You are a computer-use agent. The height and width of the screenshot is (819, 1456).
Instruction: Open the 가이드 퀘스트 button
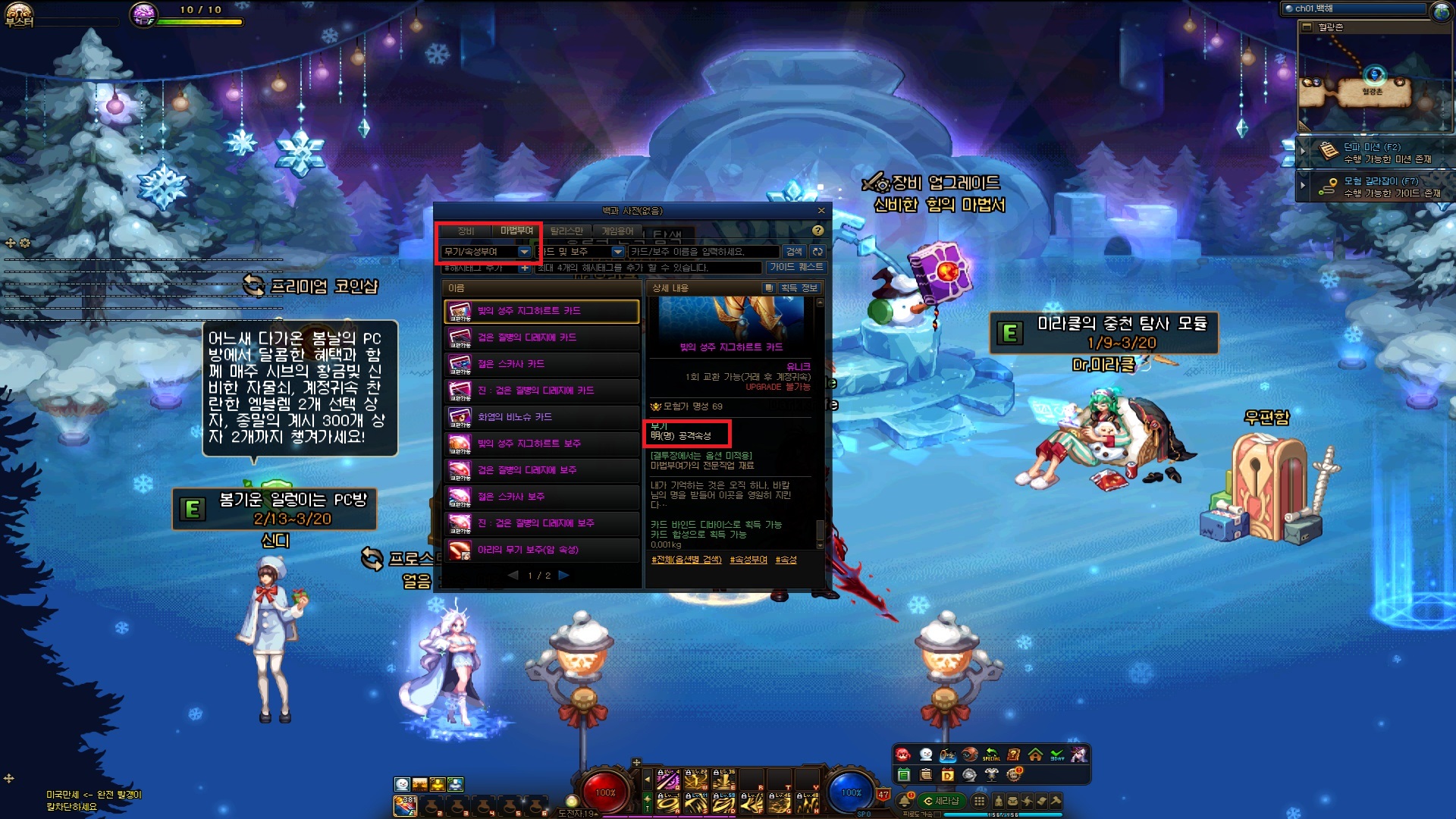click(x=795, y=267)
